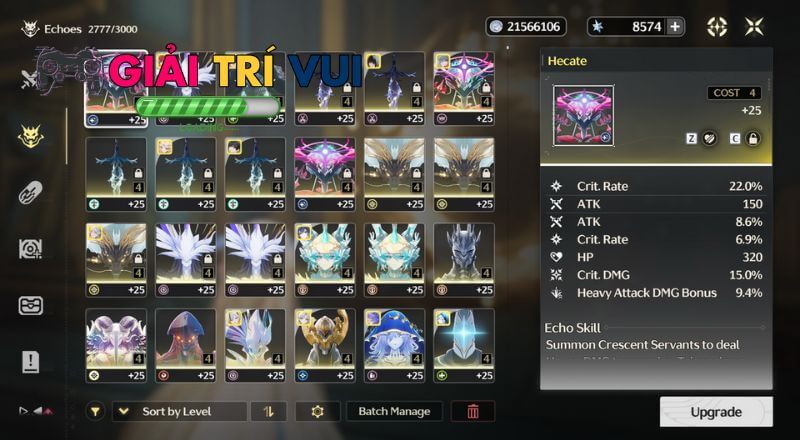800x440 pixels.
Task: Mark Hecate as discard with the crossed-heart icon
Action: point(710,138)
